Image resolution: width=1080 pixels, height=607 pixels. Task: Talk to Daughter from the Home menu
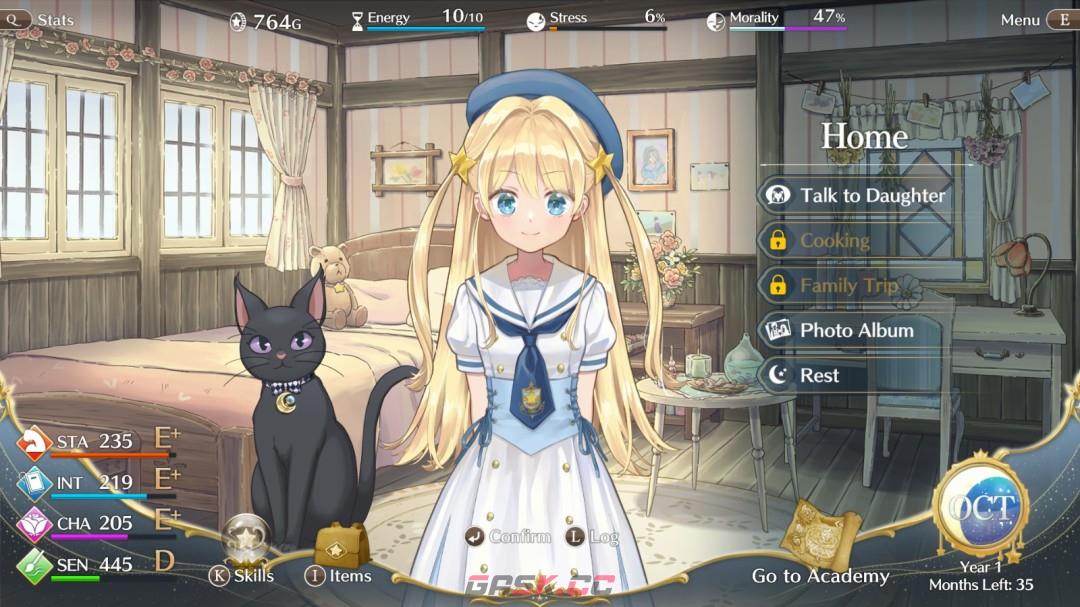click(x=858, y=196)
